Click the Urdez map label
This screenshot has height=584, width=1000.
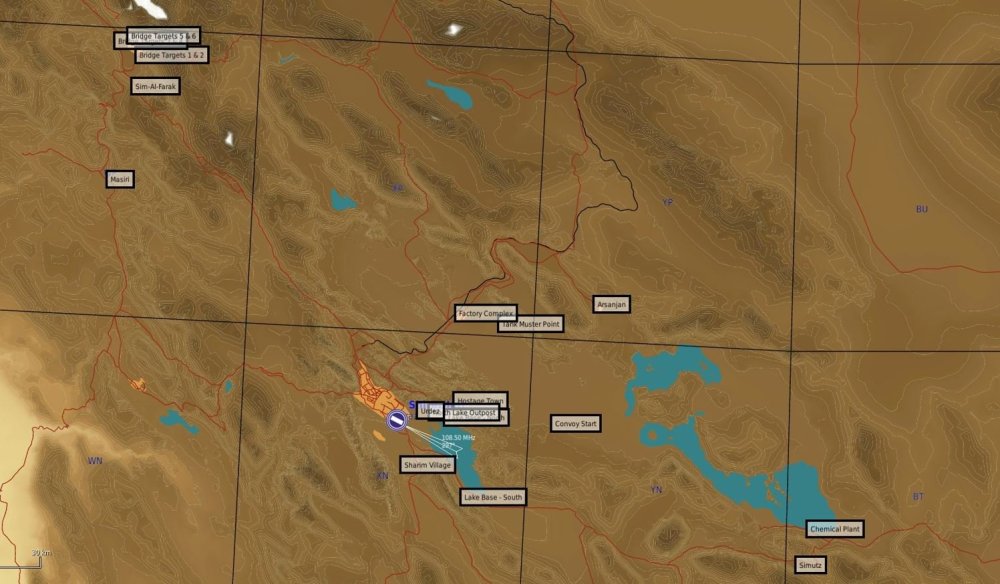[x=430, y=411]
